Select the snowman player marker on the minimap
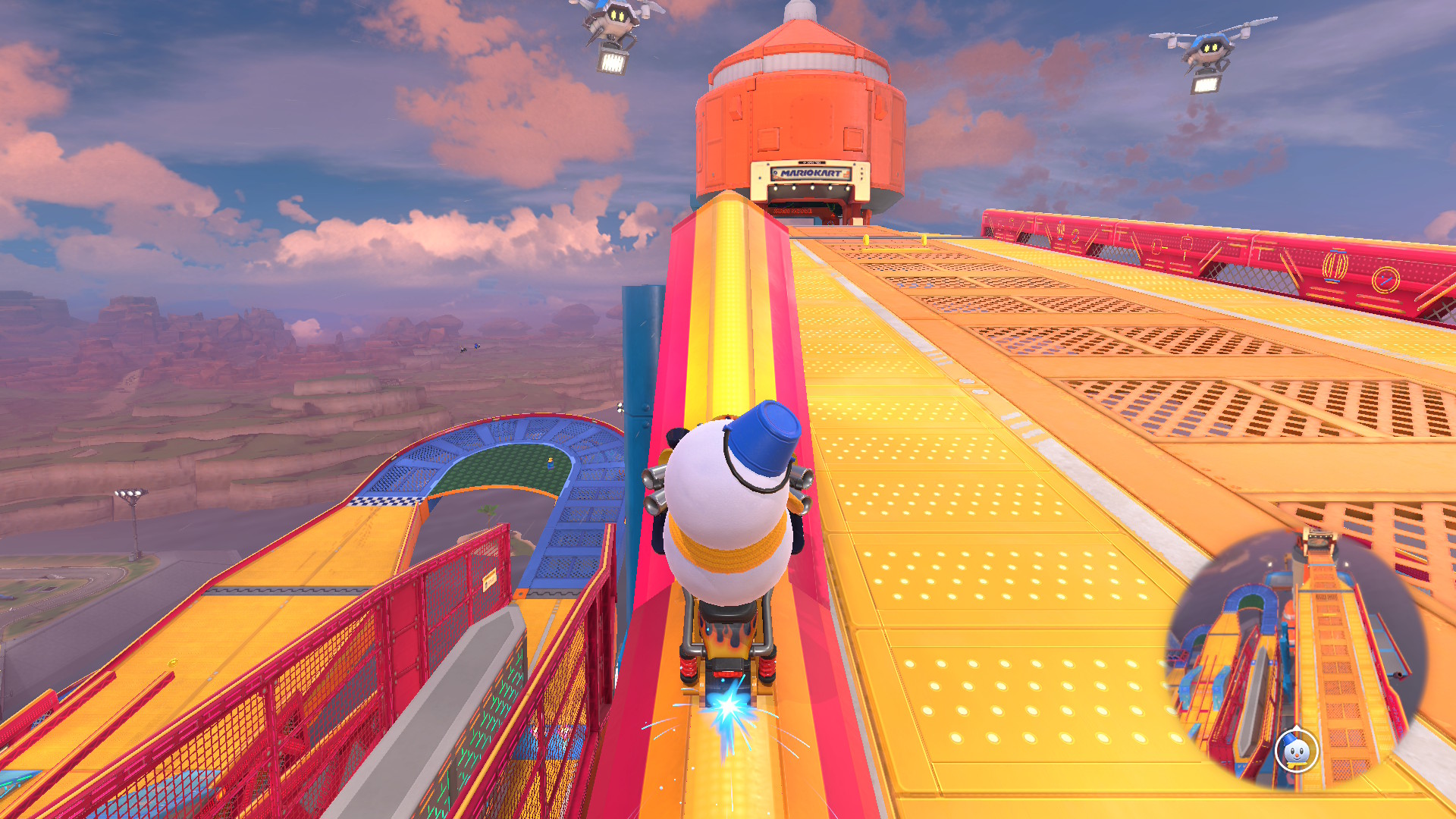This screenshot has width=1456, height=819. (x=1297, y=750)
